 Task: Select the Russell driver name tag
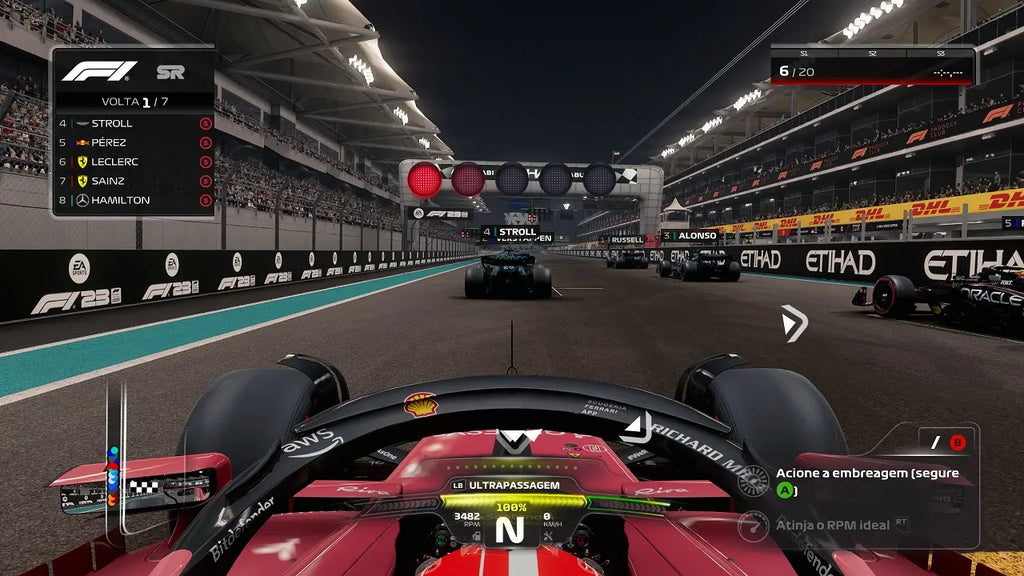coord(626,240)
